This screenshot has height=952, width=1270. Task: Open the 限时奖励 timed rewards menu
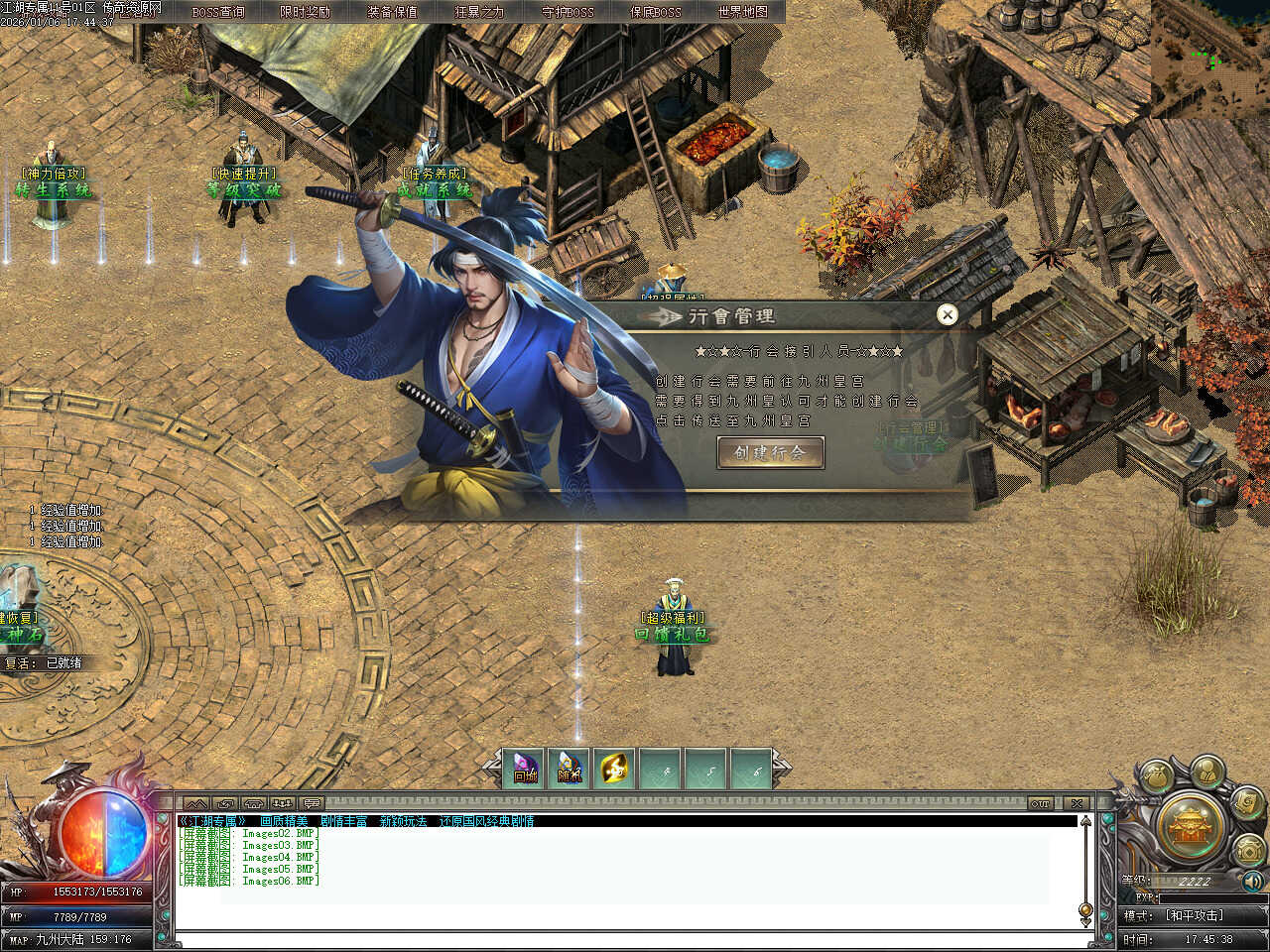tap(305, 12)
